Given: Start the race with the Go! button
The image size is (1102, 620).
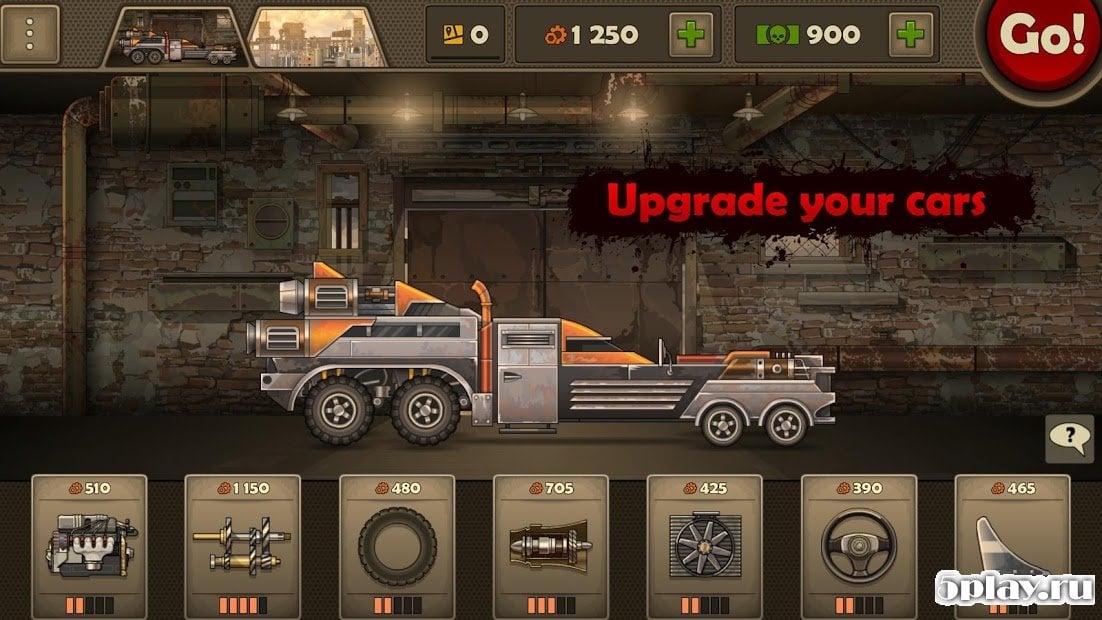Looking at the screenshot, I should 1045,36.
